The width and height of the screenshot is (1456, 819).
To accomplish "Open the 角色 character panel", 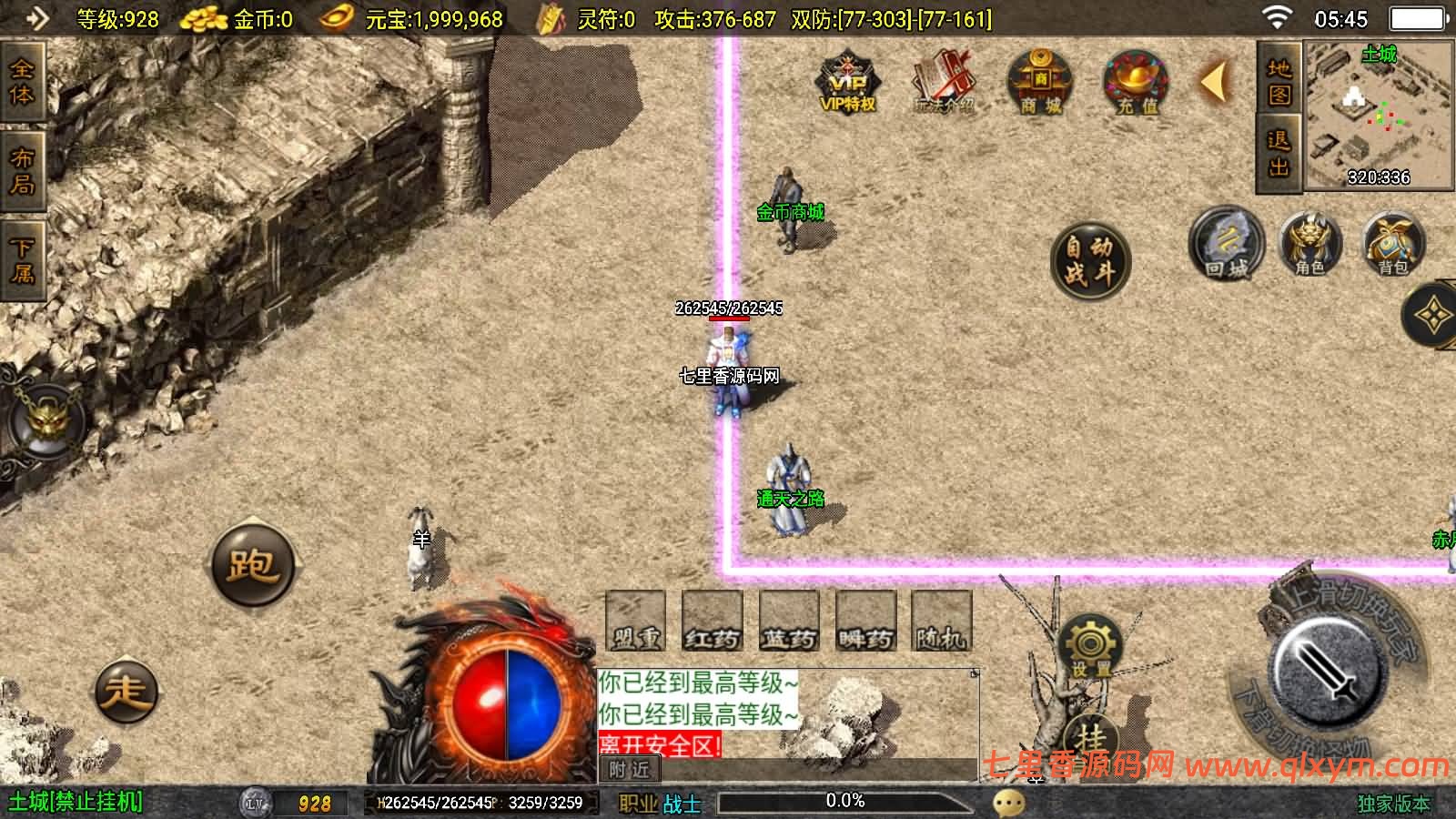I will click(1310, 246).
